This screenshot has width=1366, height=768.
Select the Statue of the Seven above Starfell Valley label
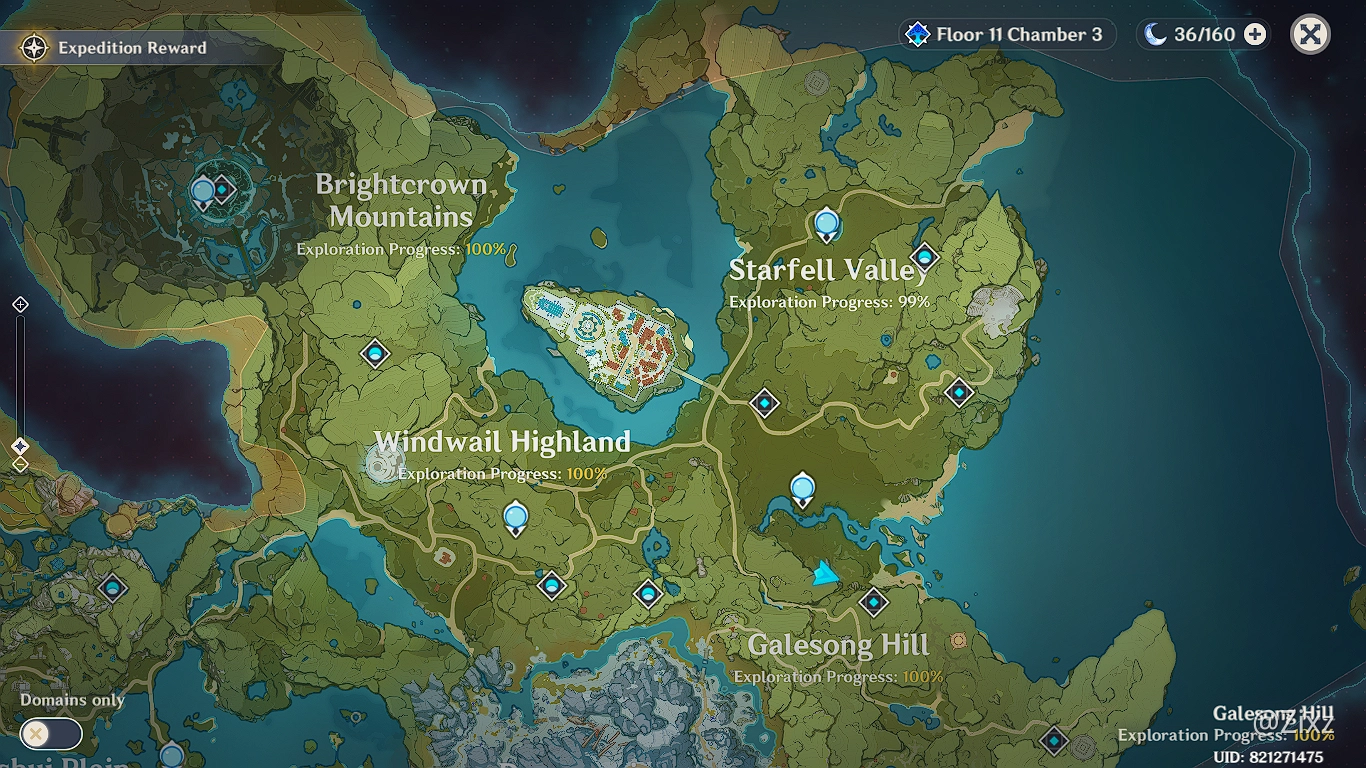826,224
